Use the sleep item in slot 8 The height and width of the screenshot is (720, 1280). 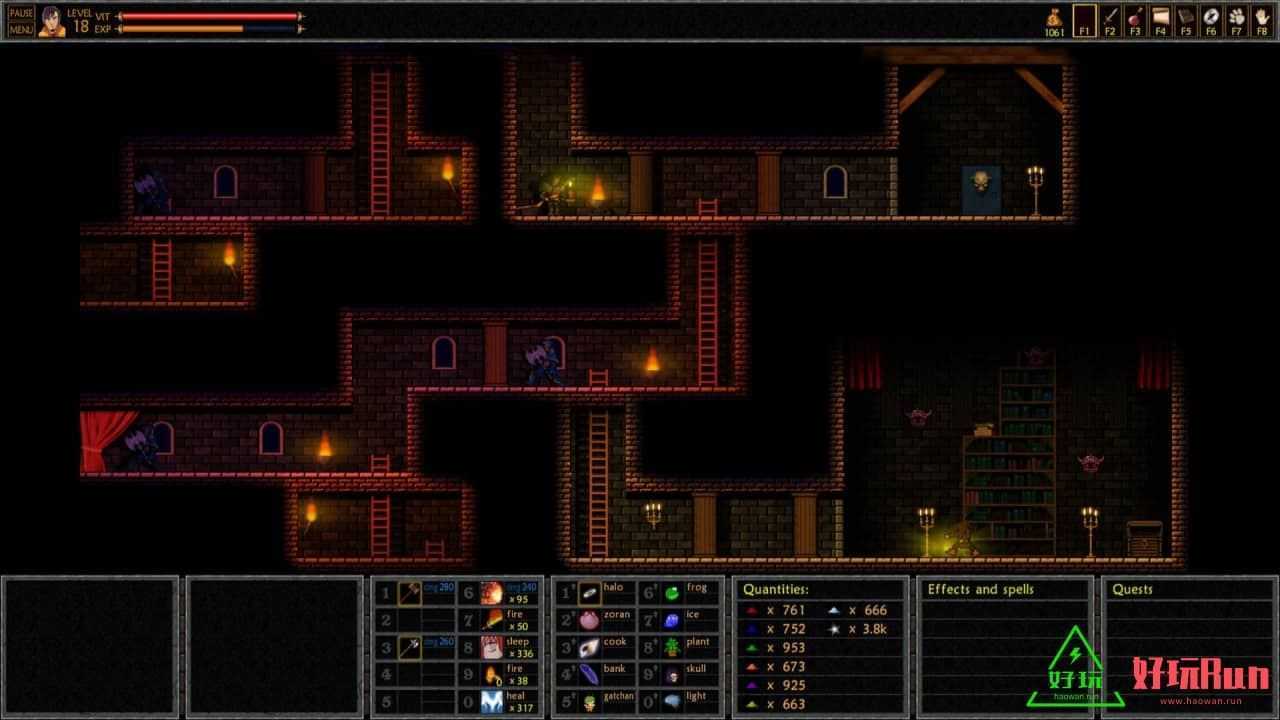coord(492,648)
